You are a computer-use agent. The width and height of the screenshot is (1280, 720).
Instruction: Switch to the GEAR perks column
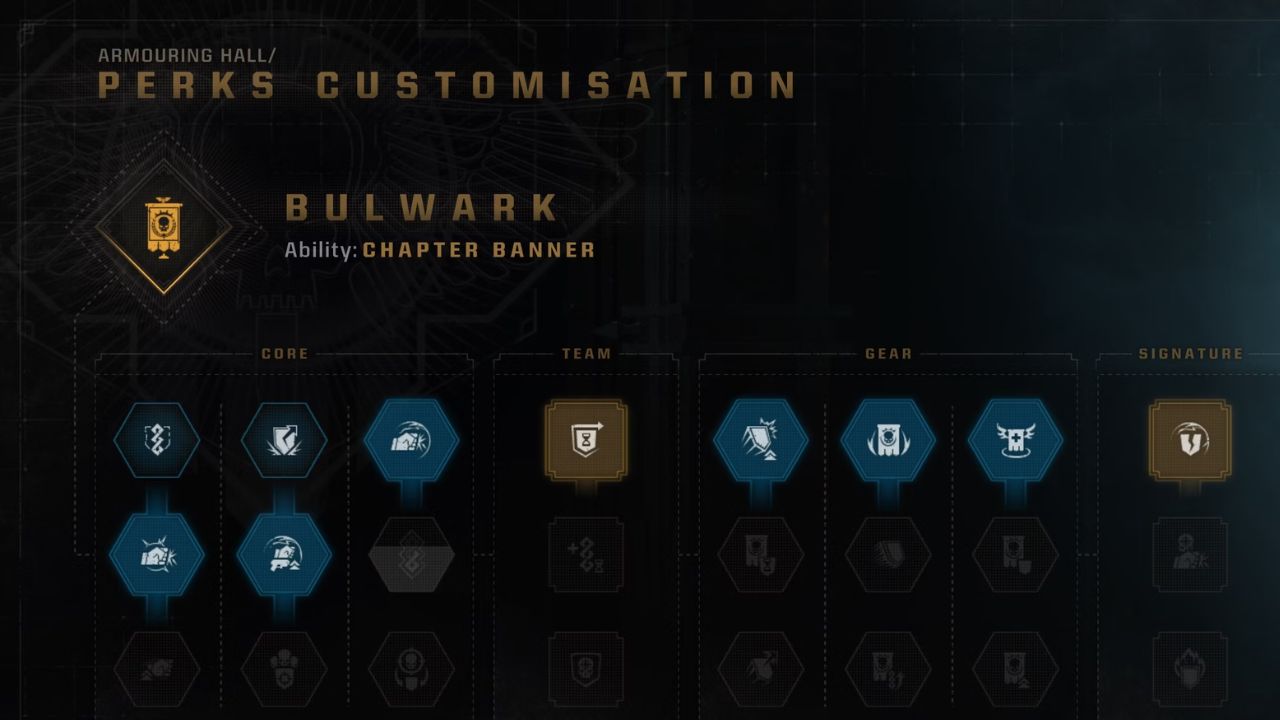click(886, 353)
